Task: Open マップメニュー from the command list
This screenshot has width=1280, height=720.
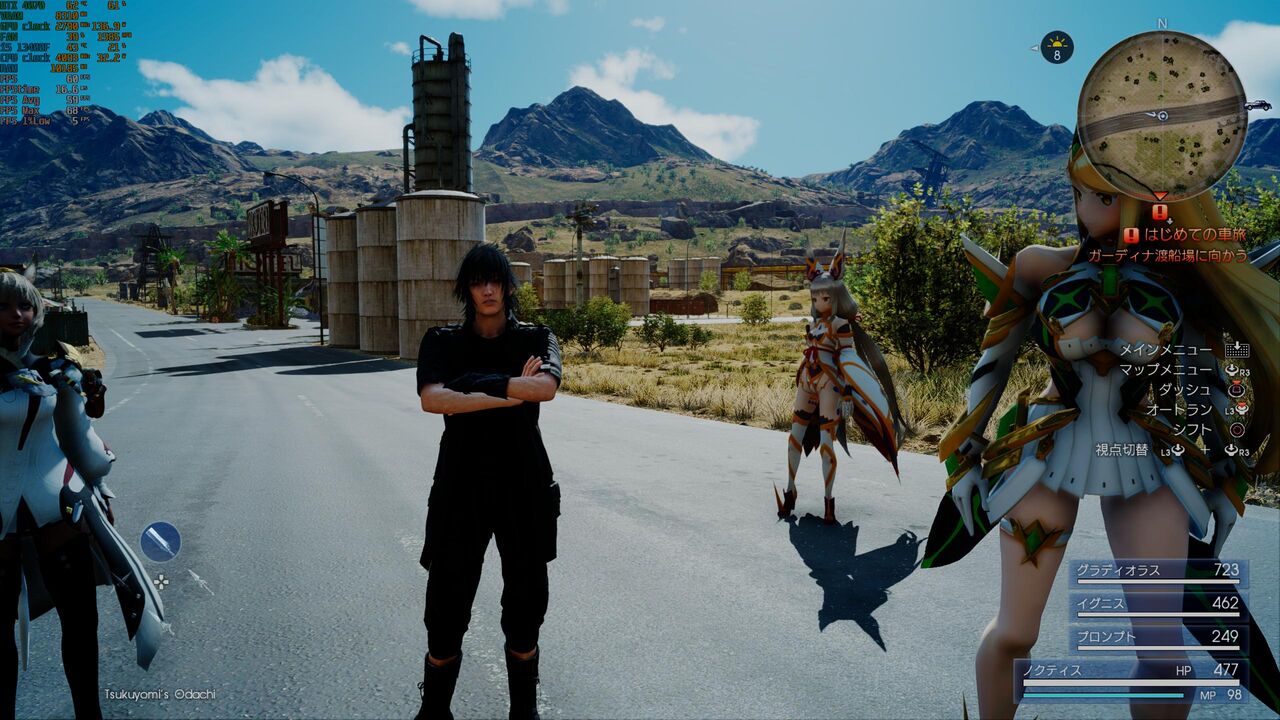Action: pyautogui.click(x=1169, y=369)
